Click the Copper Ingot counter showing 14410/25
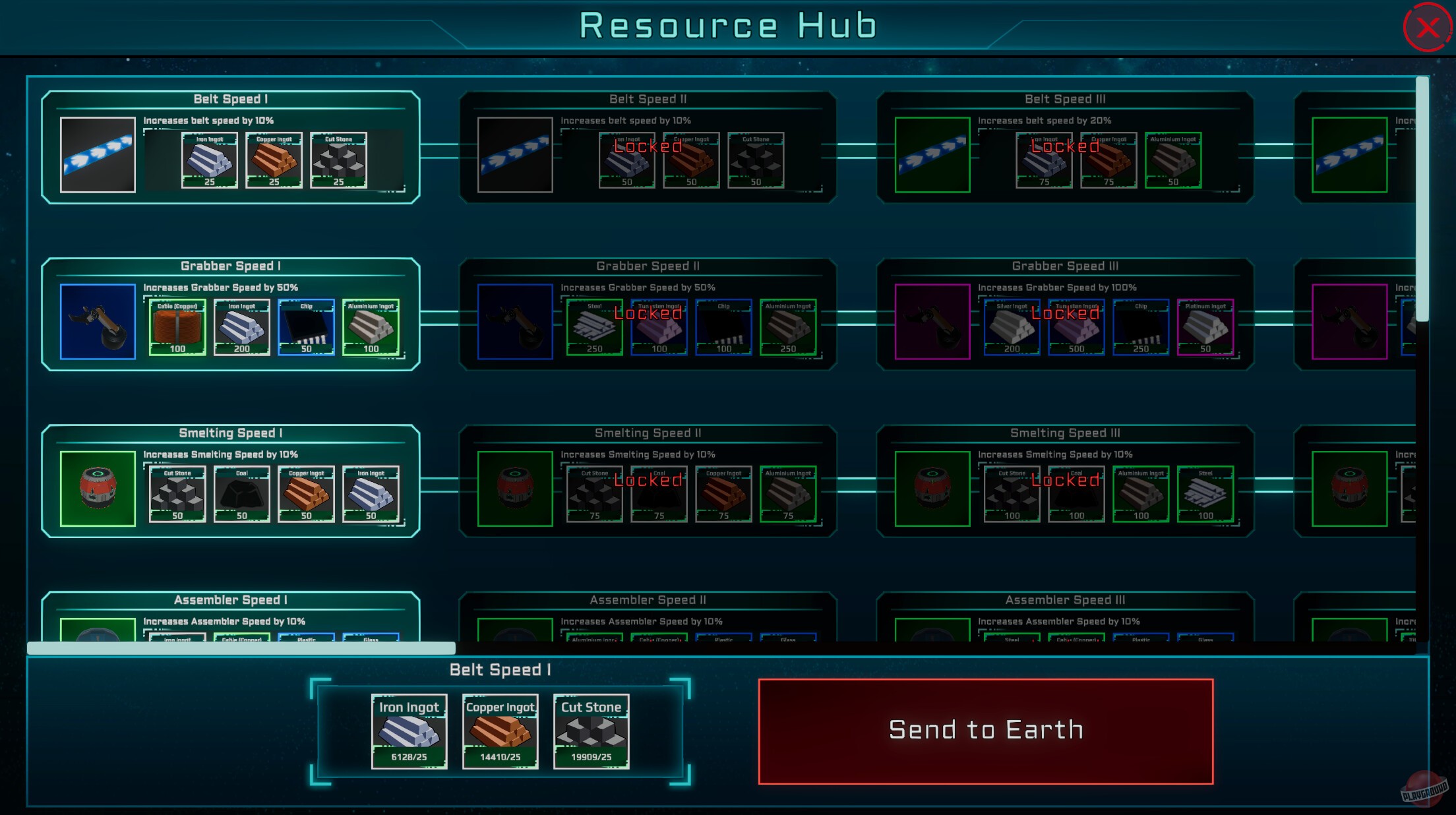Viewport: 1456px width, 815px height. click(x=499, y=758)
